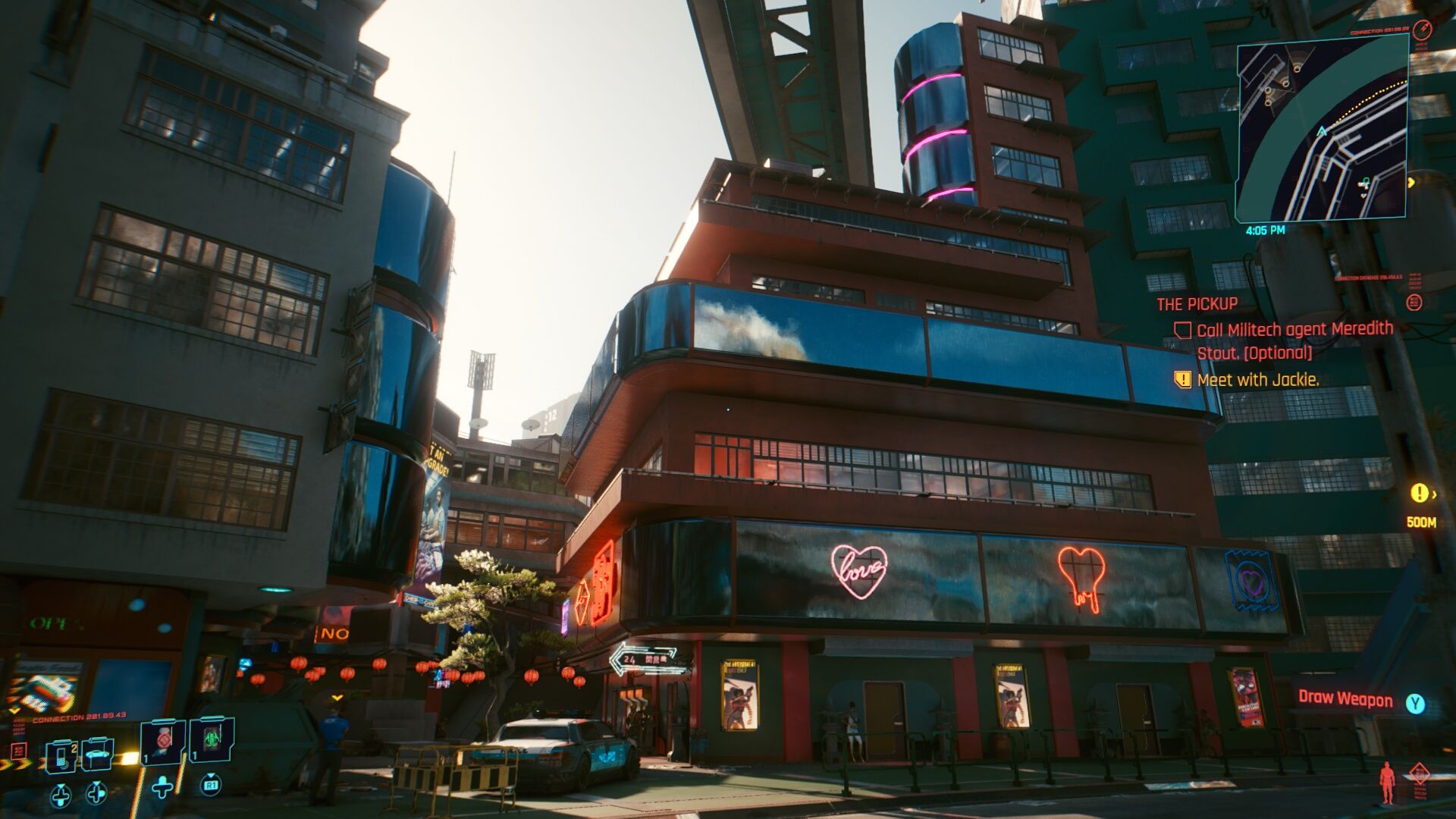Image resolution: width=1456 pixels, height=819 pixels.
Task: Toggle the red diamond marker bottom right
Action: click(x=1420, y=772)
